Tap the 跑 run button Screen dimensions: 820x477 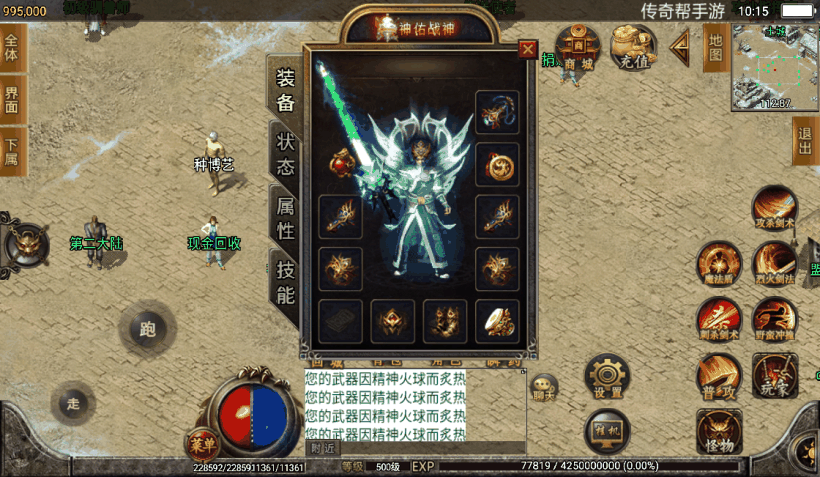(x=148, y=329)
